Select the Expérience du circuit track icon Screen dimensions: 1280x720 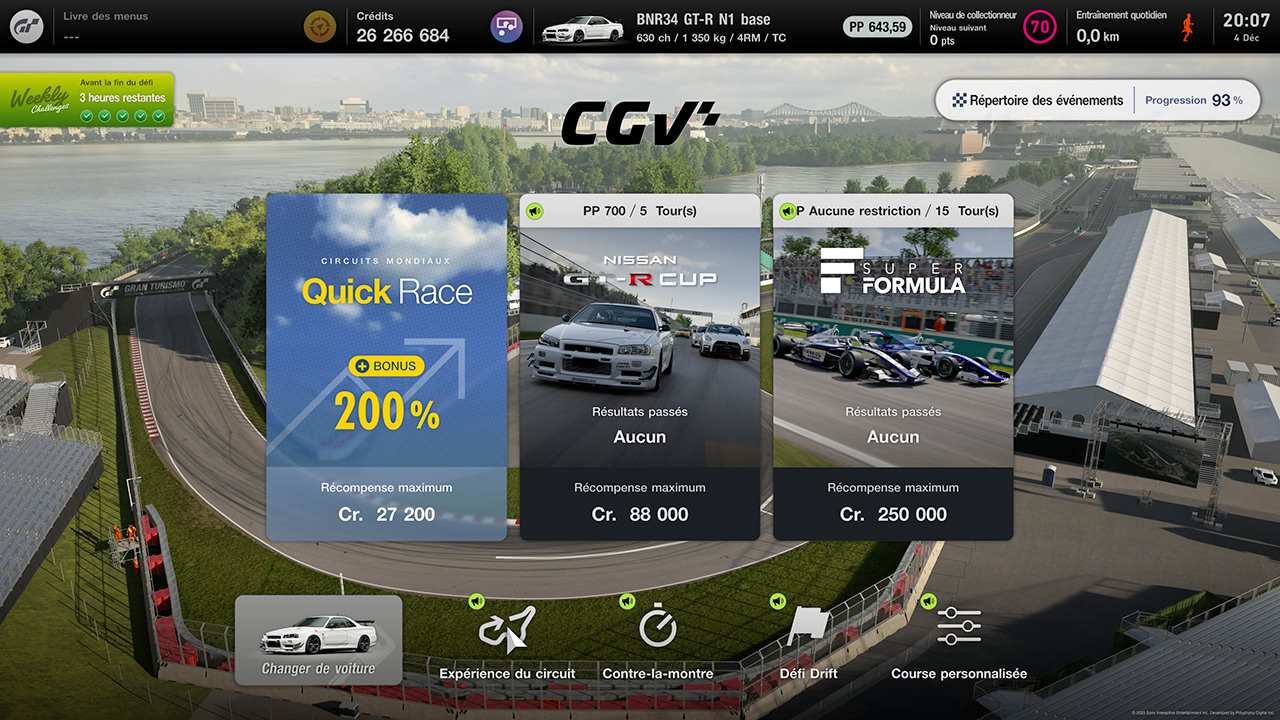point(507,631)
